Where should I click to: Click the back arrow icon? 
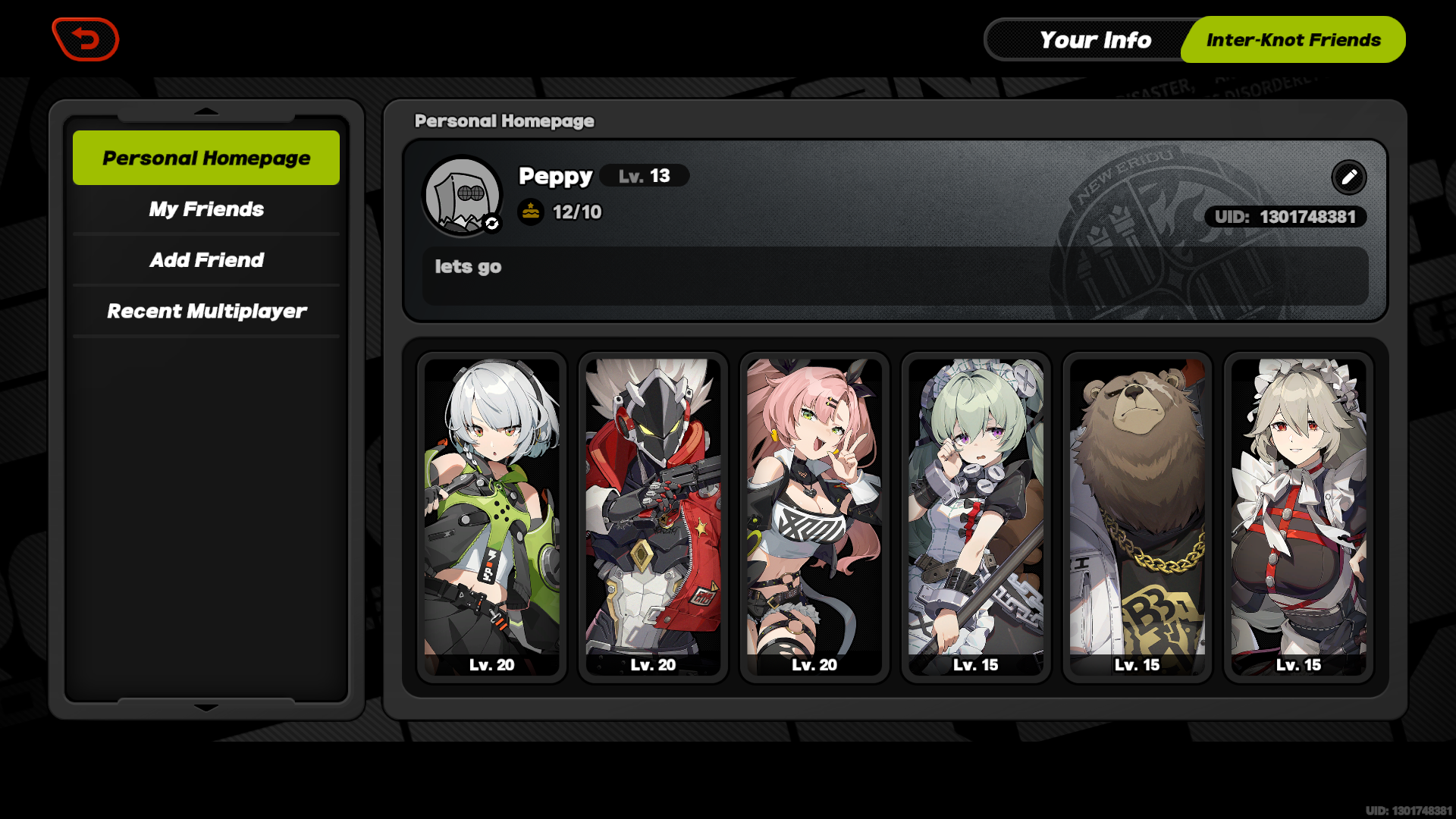pos(85,39)
